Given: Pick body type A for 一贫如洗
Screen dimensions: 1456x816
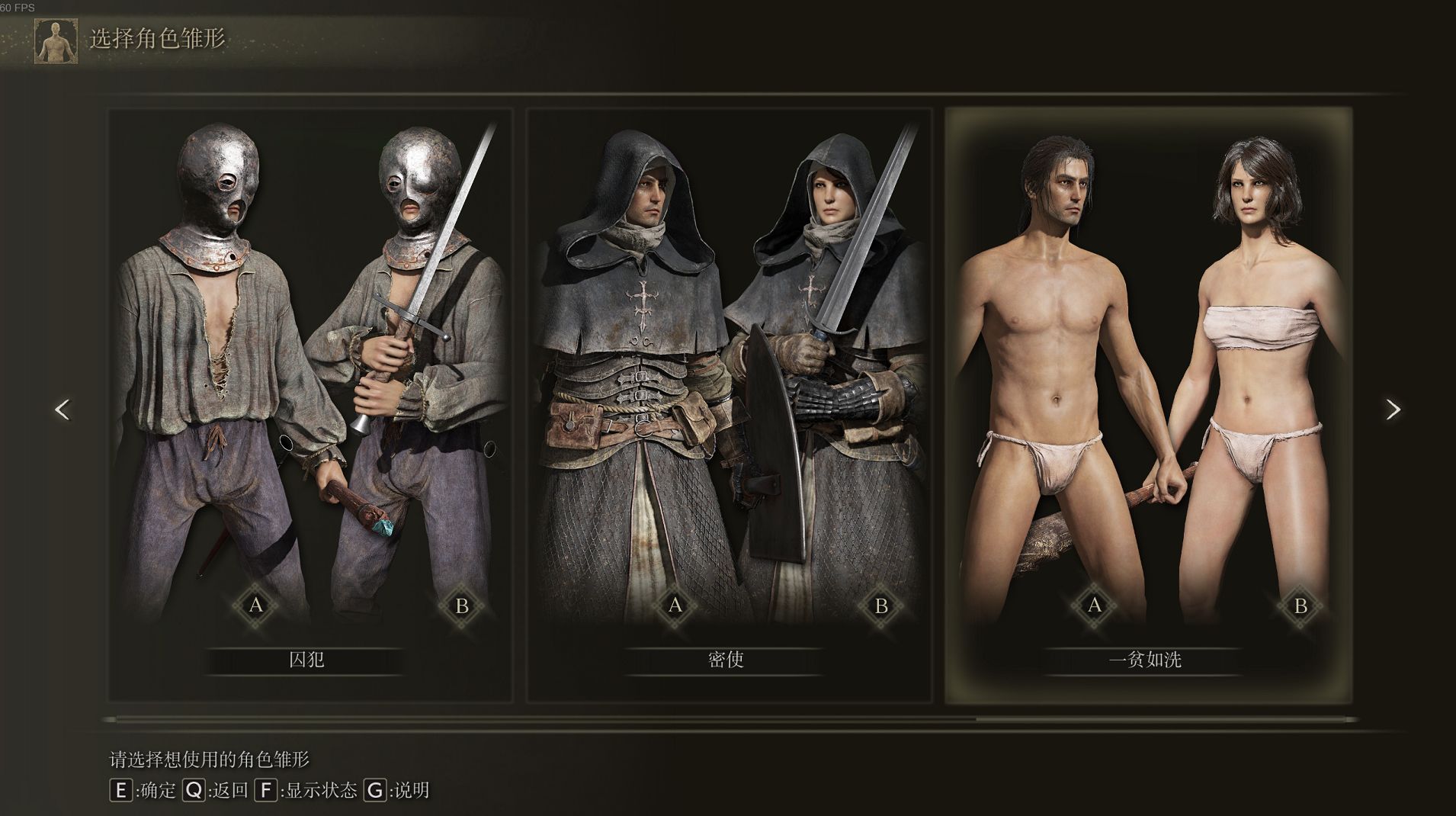Looking at the screenshot, I should coord(1095,606).
